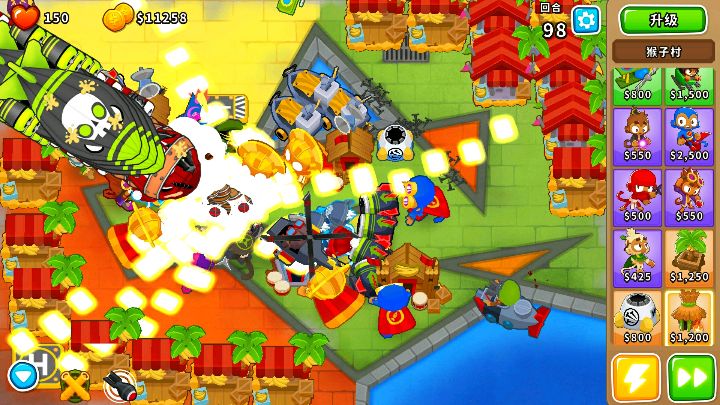Collapse abilities with the blue down-arrow button
This screenshot has width=720, height=405.
coord(21,376)
